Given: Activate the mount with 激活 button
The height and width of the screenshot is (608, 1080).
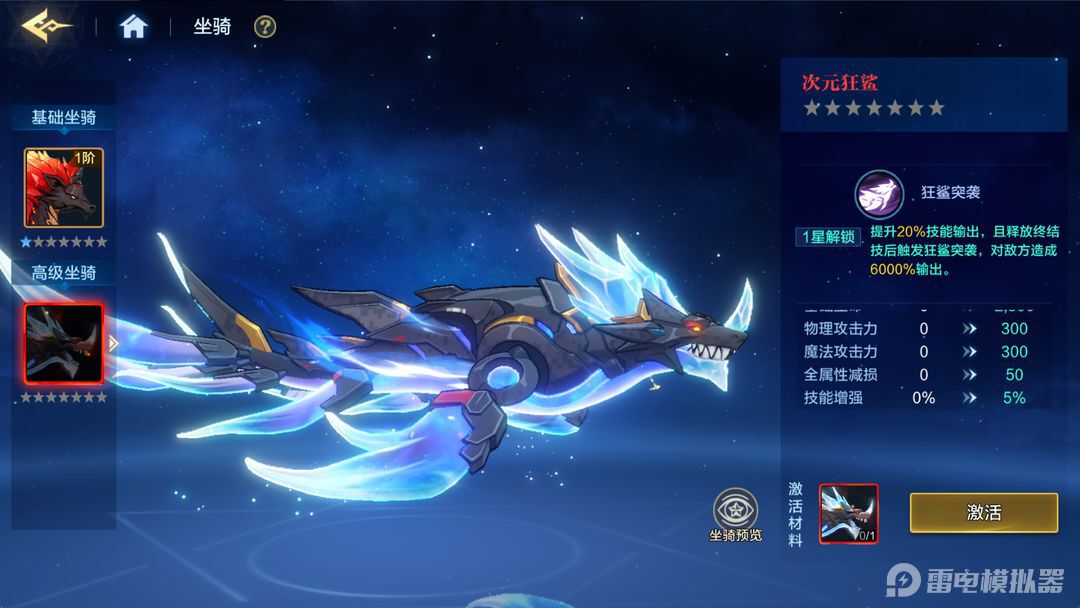Looking at the screenshot, I should (983, 513).
